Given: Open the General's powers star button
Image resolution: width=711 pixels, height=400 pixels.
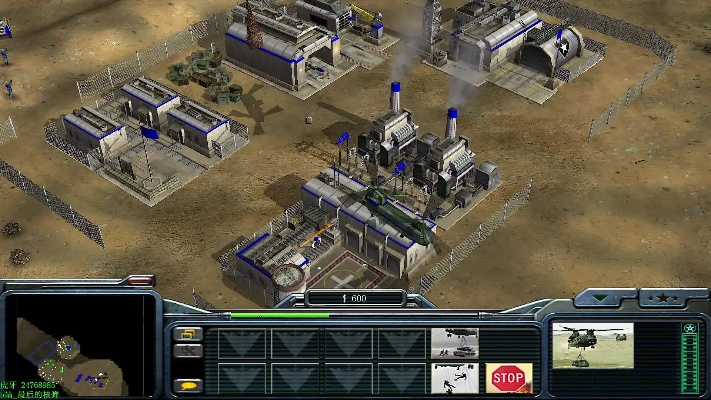Looking at the screenshot, I should [660, 297].
